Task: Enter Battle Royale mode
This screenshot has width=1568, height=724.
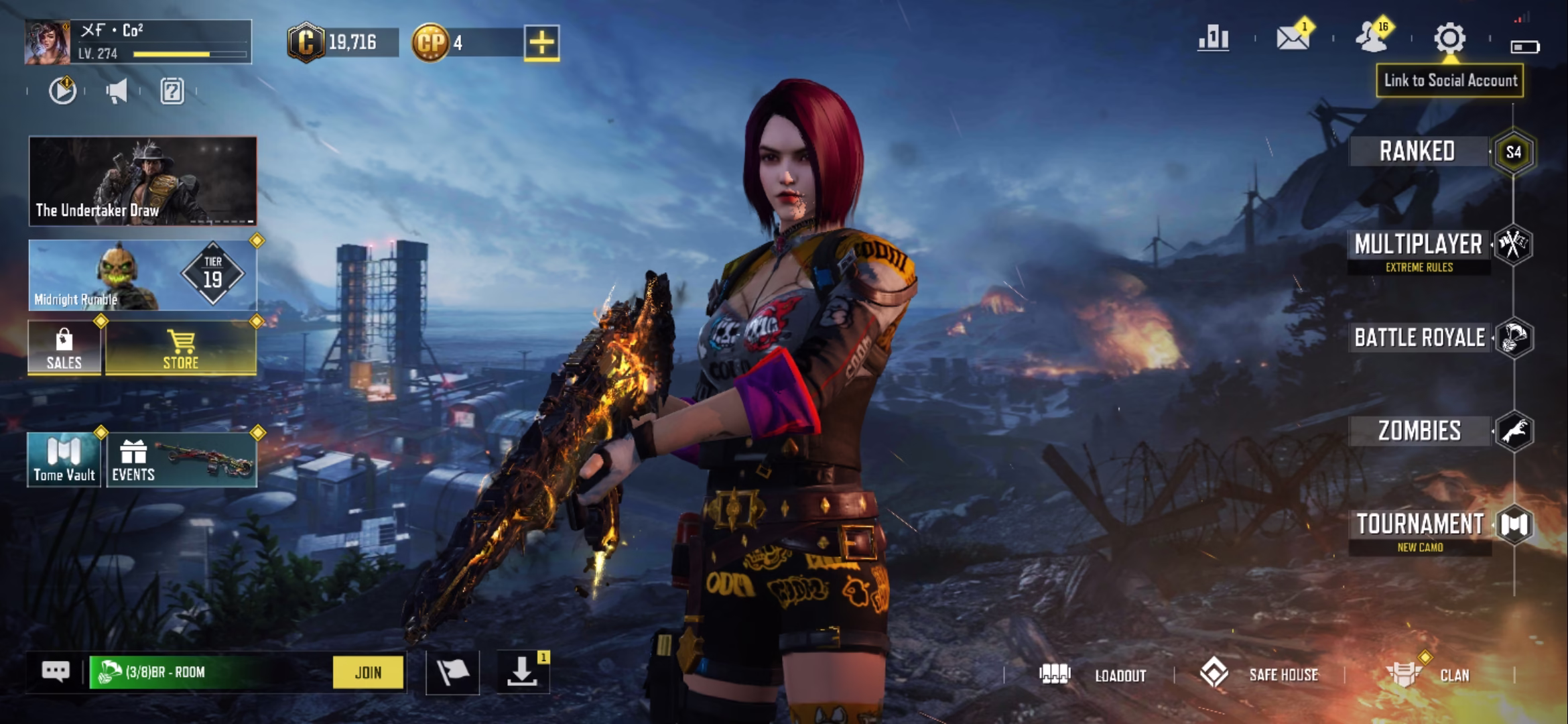Action: click(x=1419, y=338)
